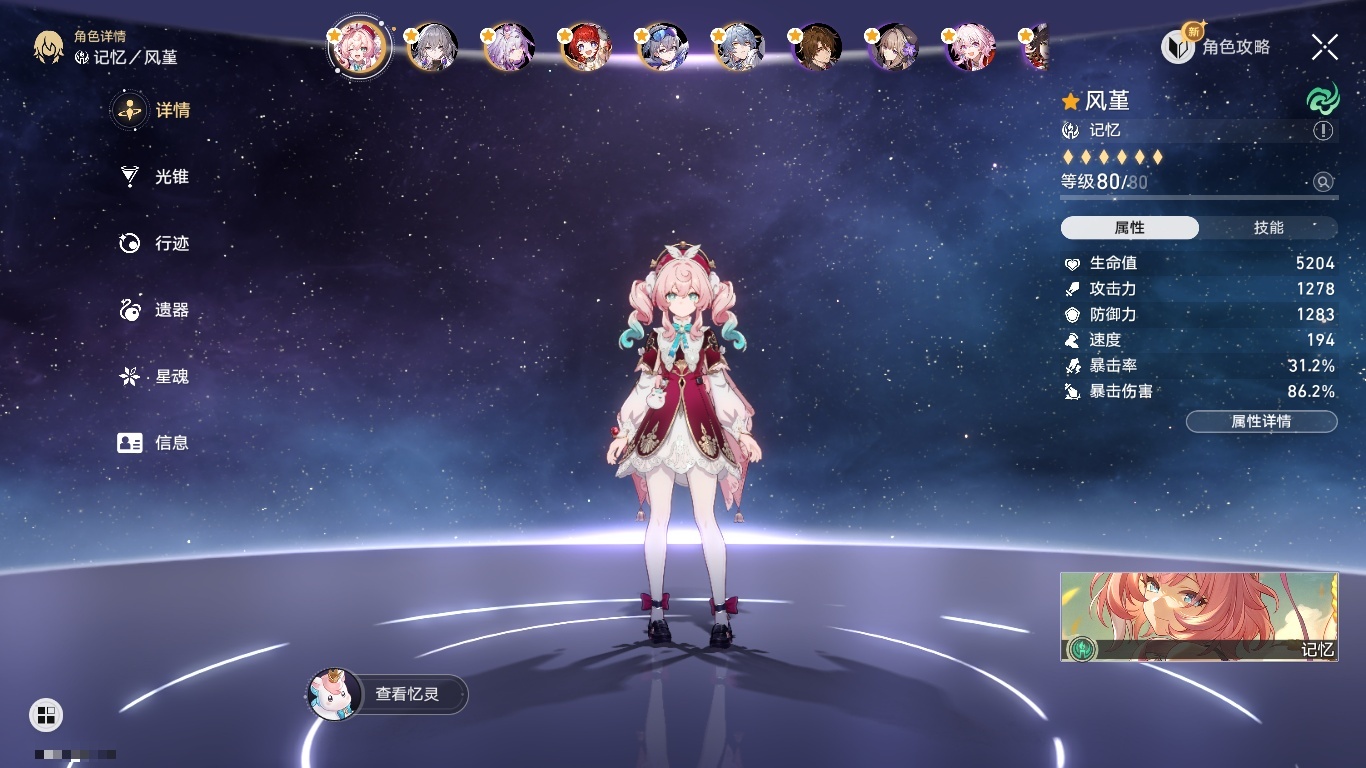Switch to the 属性 attributes tab
Image resolution: width=1366 pixels, height=768 pixels.
pyautogui.click(x=1130, y=228)
